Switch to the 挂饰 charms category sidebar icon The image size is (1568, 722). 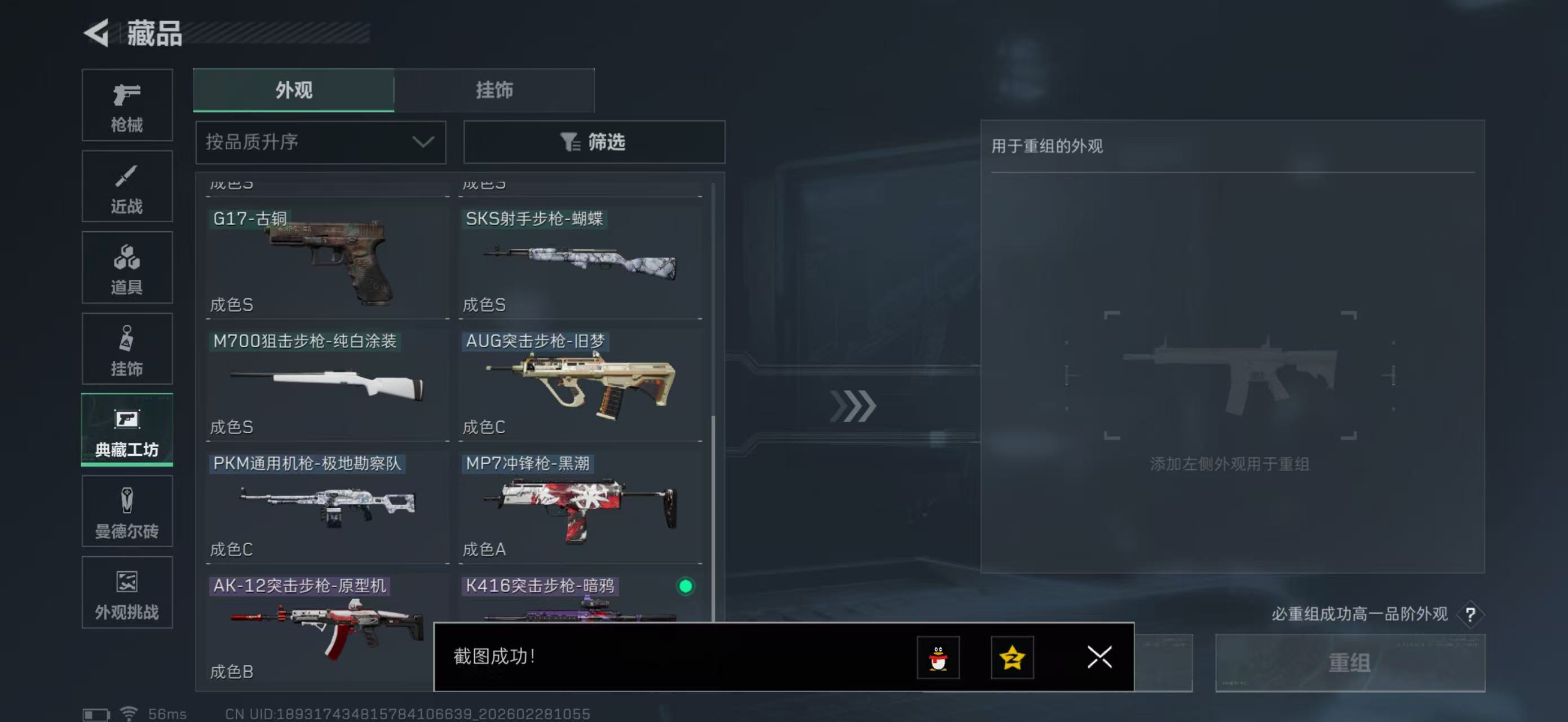pyautogui.click(x=127, y=349)
